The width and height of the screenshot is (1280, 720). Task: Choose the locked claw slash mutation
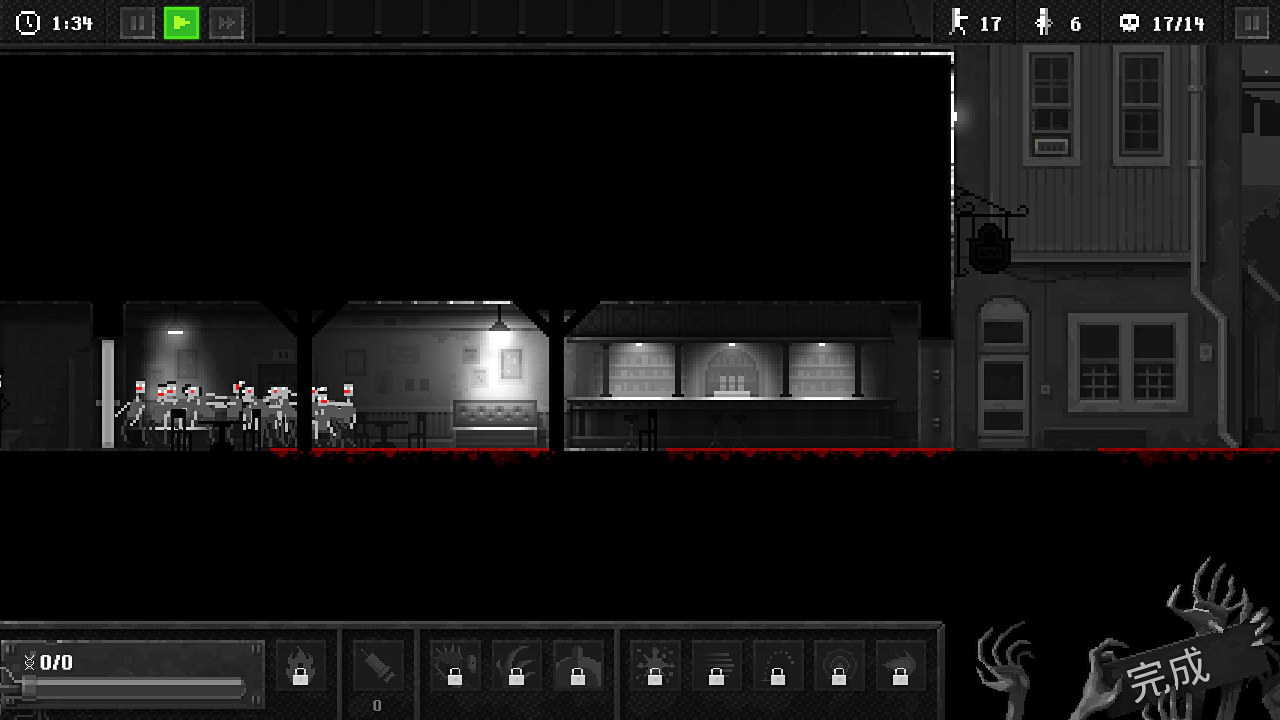[x=516, y=666]
